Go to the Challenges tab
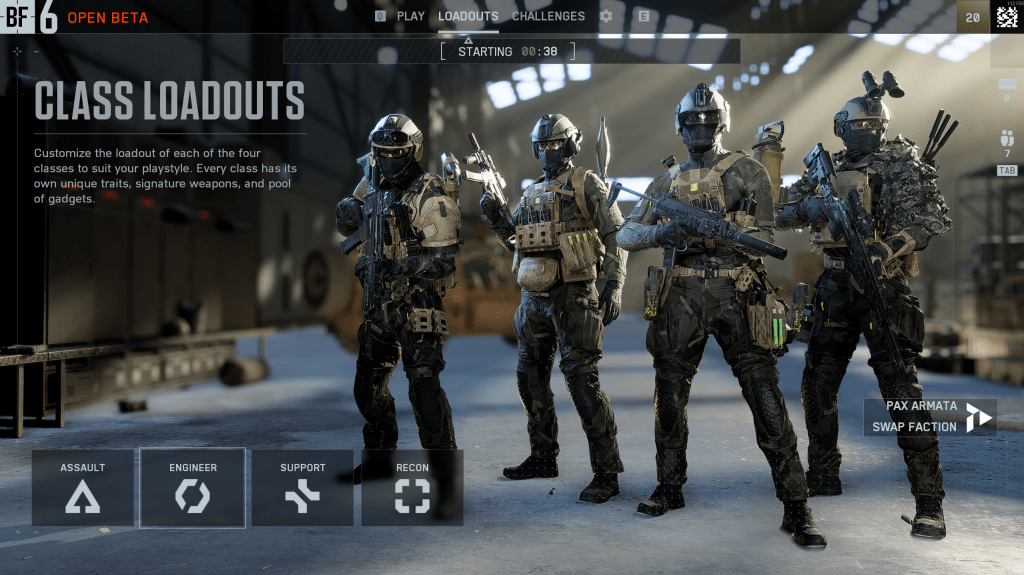This screenshot has height=575, width=1024. [x=548, y=16]
